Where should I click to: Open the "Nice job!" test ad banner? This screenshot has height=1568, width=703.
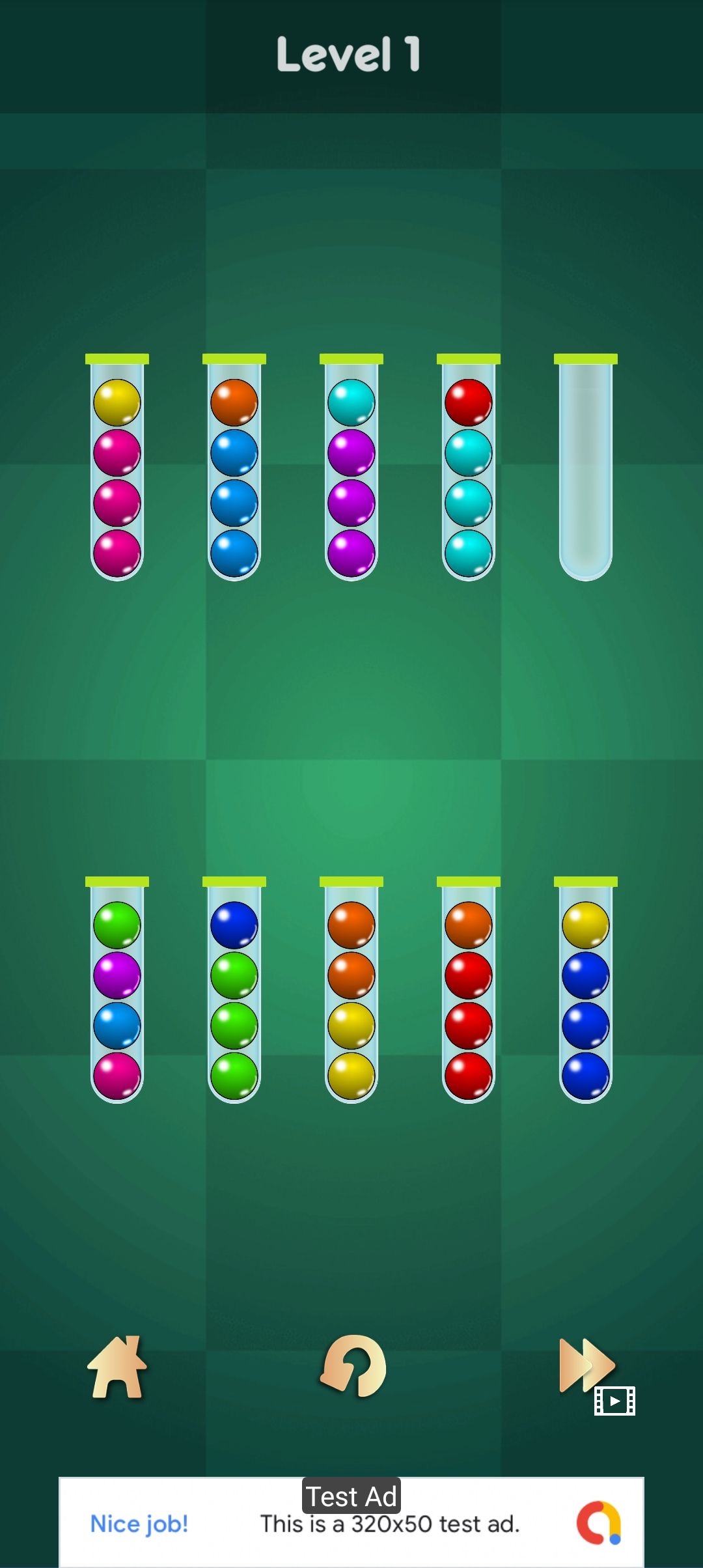(351, 1522)
